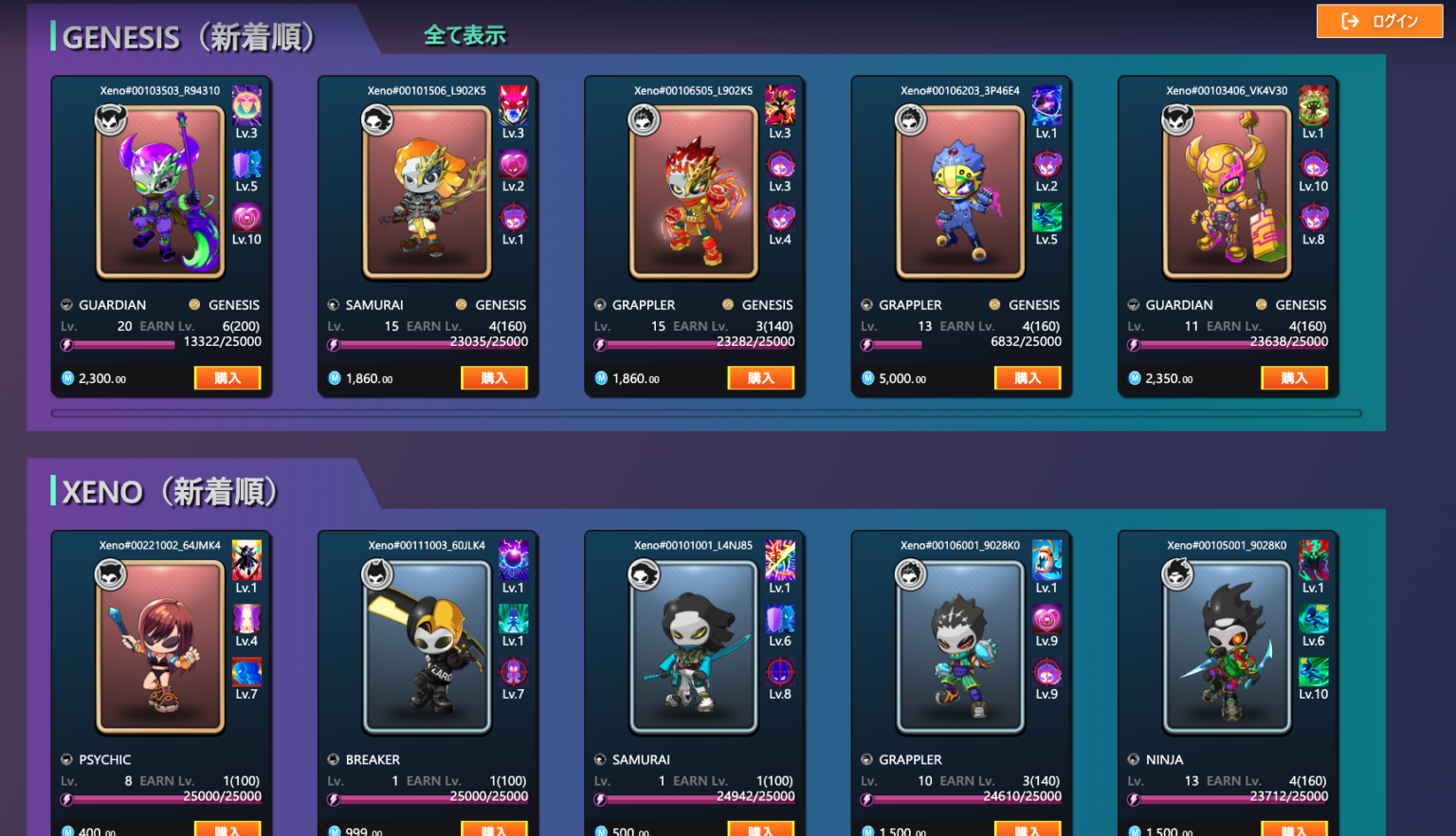
Task: Buy the Psychic Xeno for 400
Action: 227,830
